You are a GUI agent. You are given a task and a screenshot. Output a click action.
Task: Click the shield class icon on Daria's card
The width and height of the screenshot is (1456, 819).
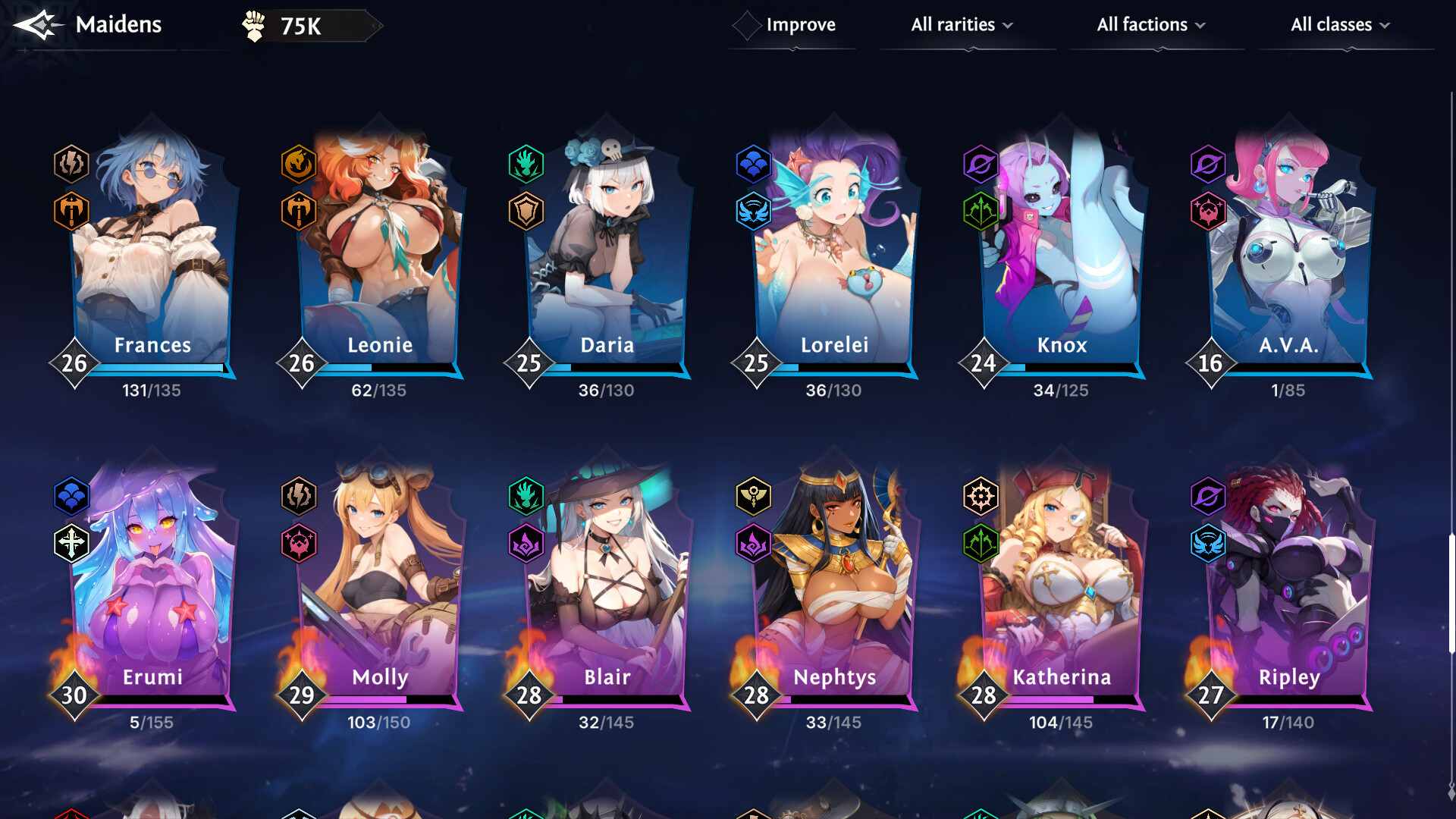pyautogui.click(x=526, y=212)
